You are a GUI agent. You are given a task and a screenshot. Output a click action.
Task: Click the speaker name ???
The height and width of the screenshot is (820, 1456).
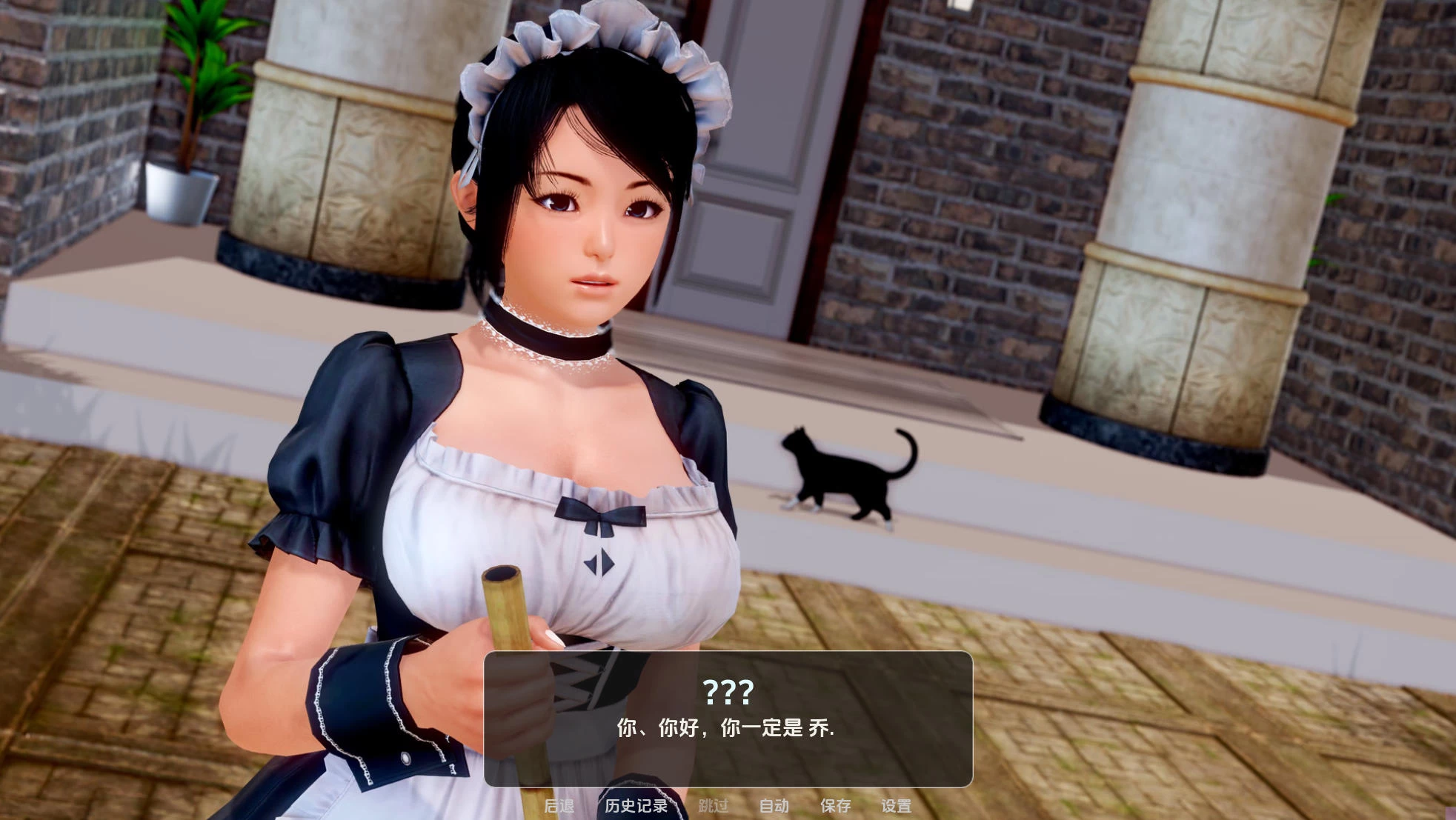coord(728,691)
